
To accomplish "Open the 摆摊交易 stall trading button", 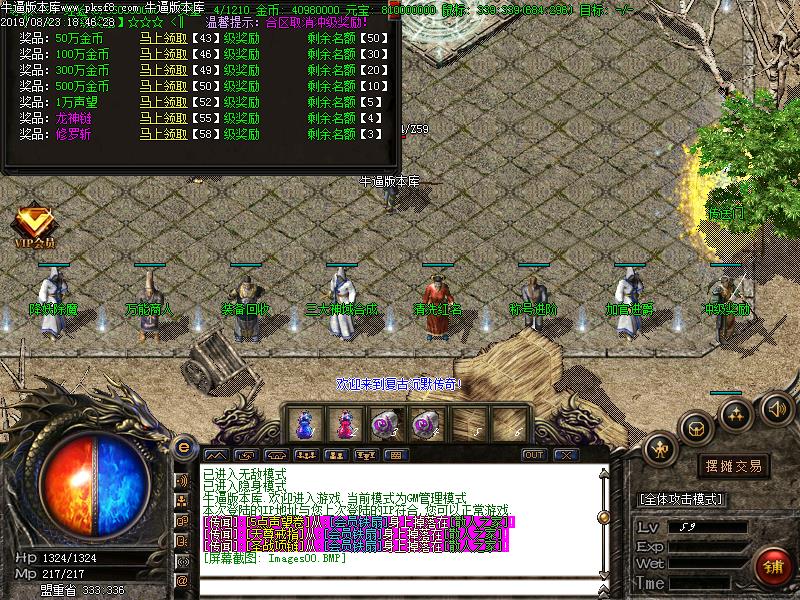I will [734, 466].
